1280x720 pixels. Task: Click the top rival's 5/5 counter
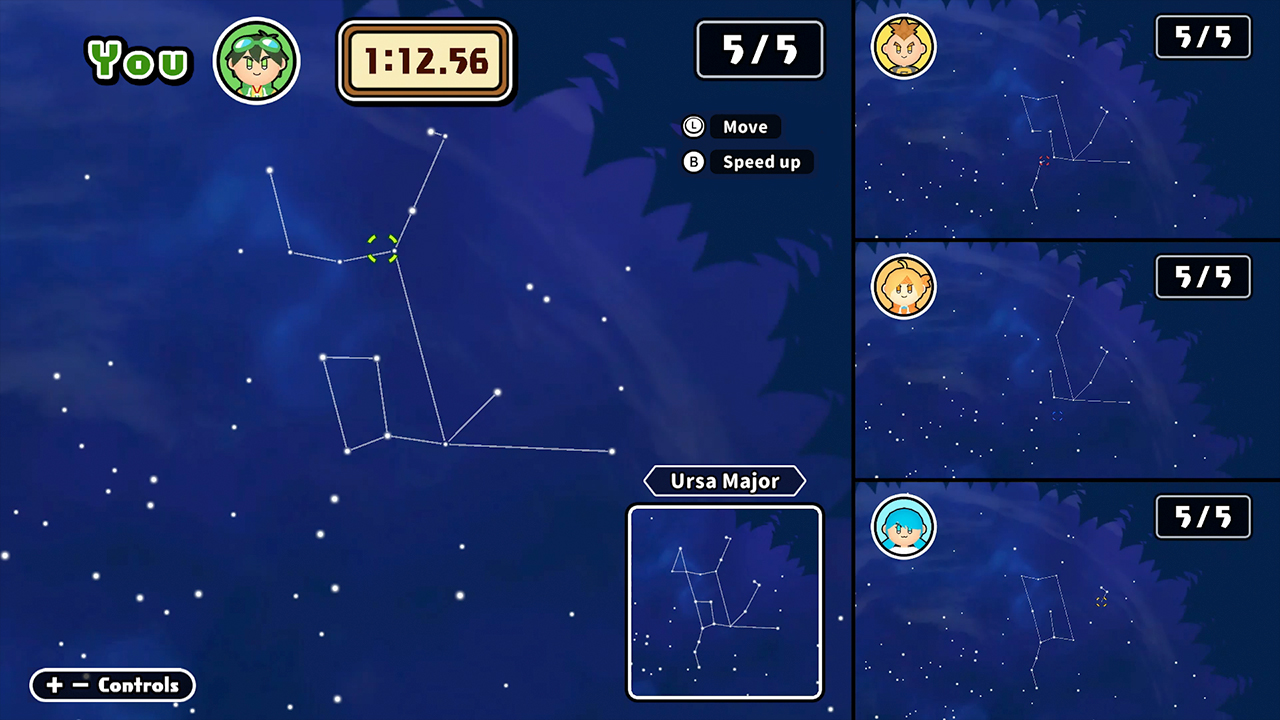pos(1202,37)
